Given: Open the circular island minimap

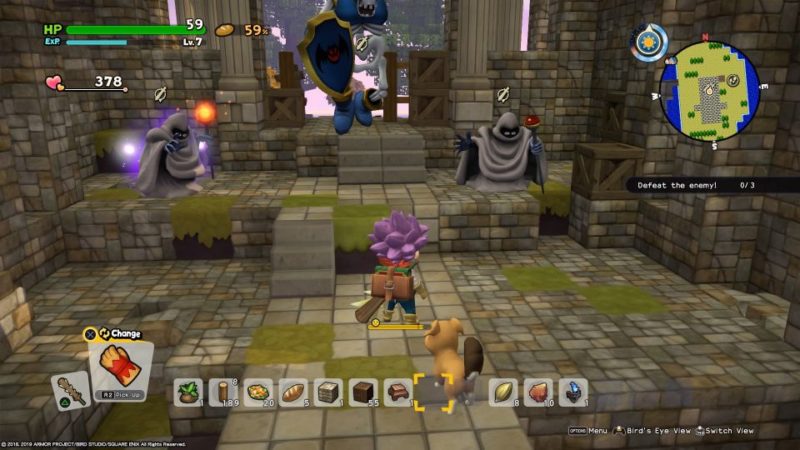Looking at the screenshot, I should click(711, 91).
